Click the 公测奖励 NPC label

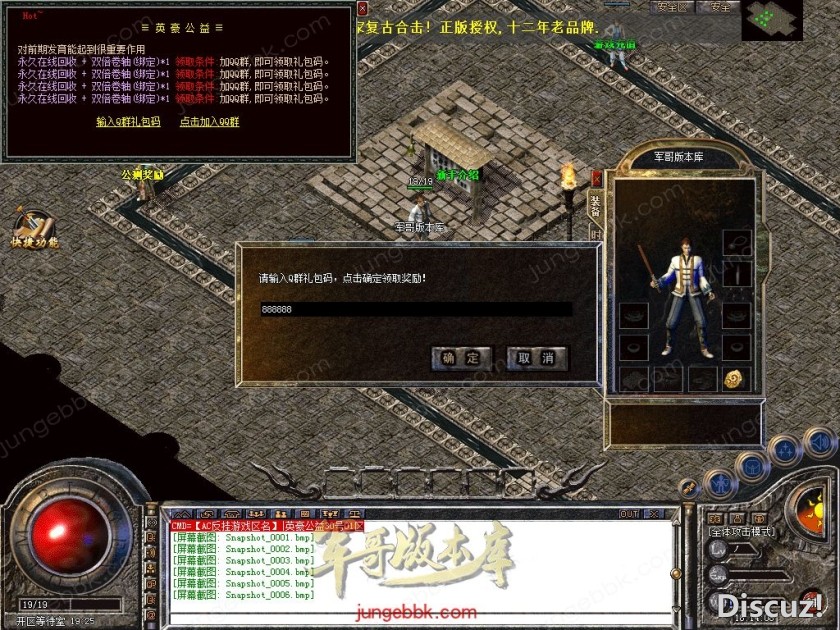tap(142, 174)
